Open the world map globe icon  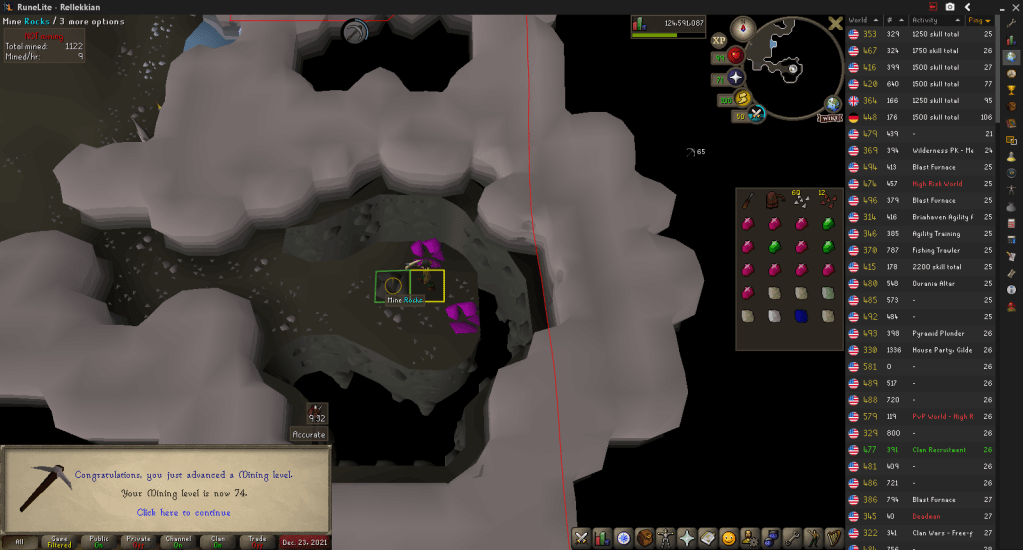[832, 104]
